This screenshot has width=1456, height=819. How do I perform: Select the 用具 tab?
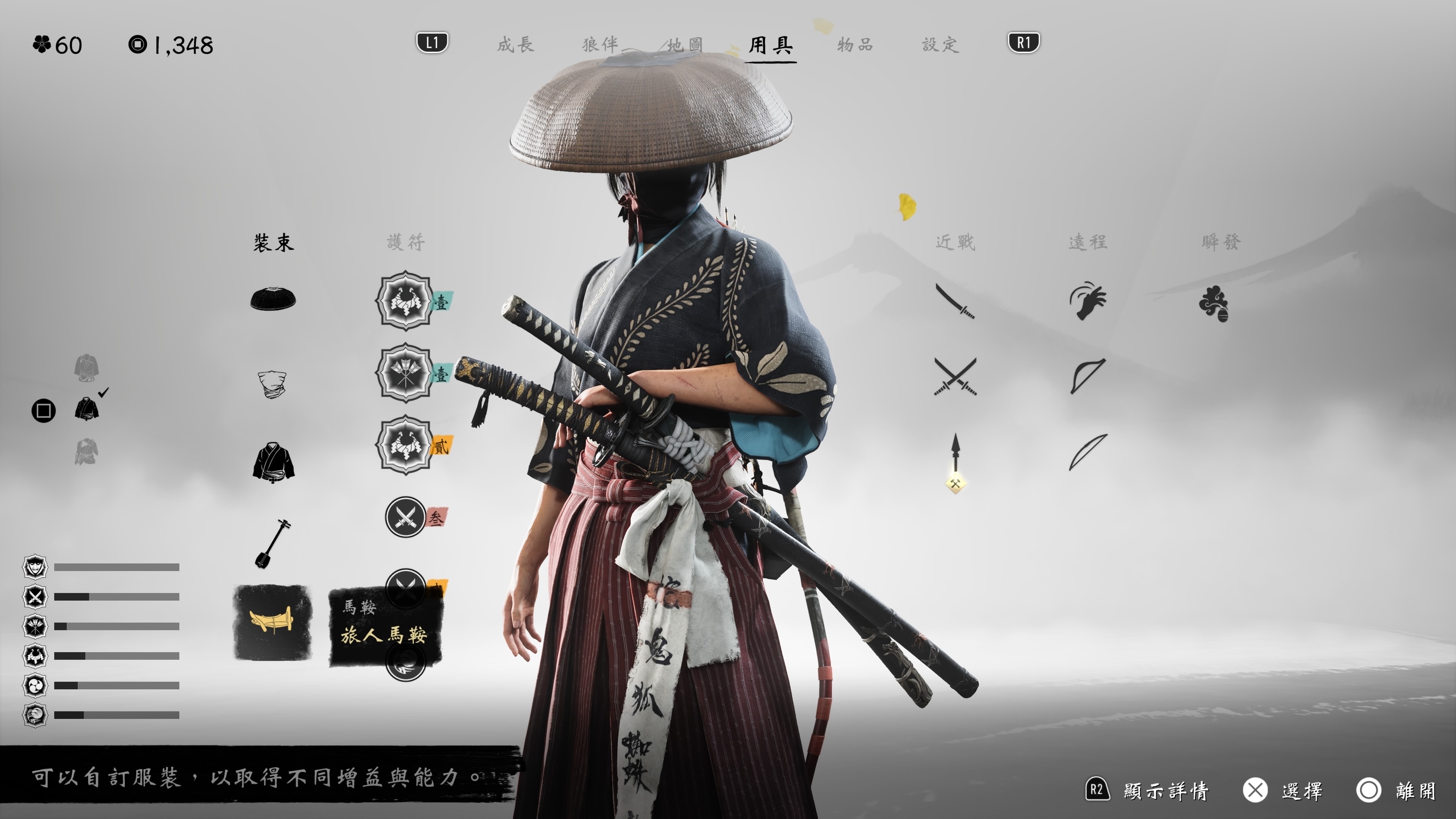click(x=772, y=45)
